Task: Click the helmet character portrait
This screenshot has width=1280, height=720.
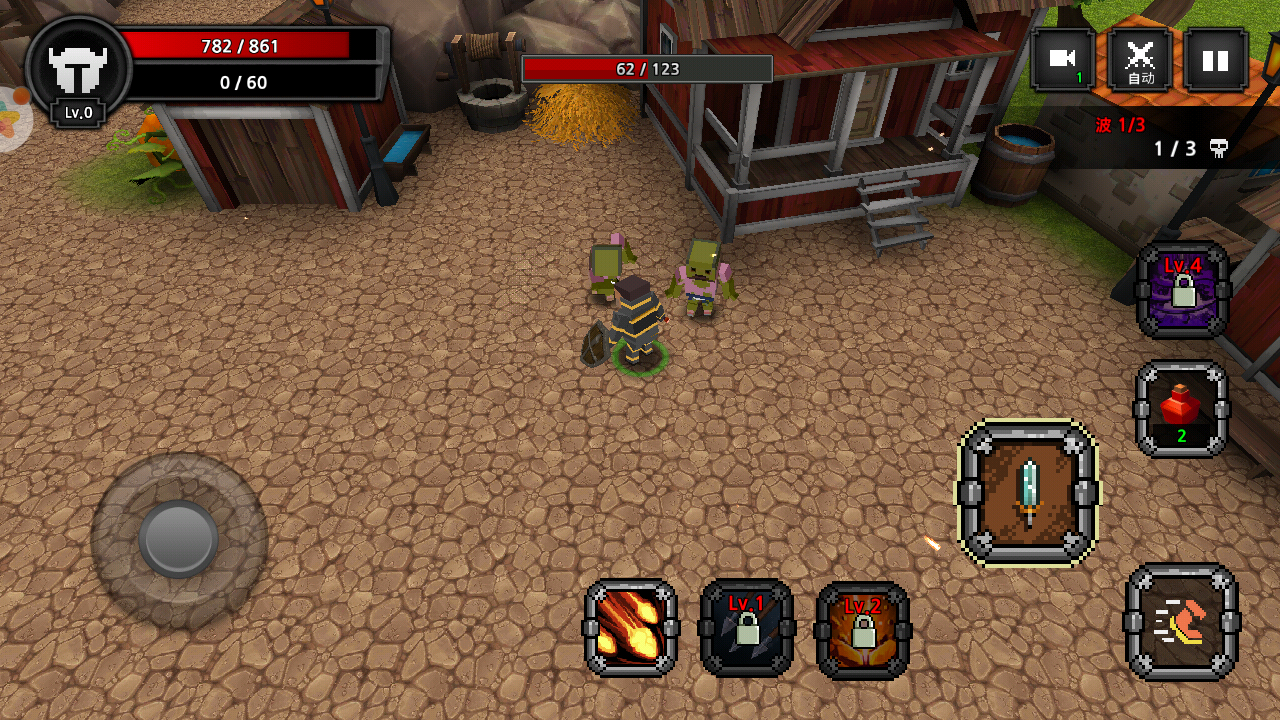Action: point(78,70)
